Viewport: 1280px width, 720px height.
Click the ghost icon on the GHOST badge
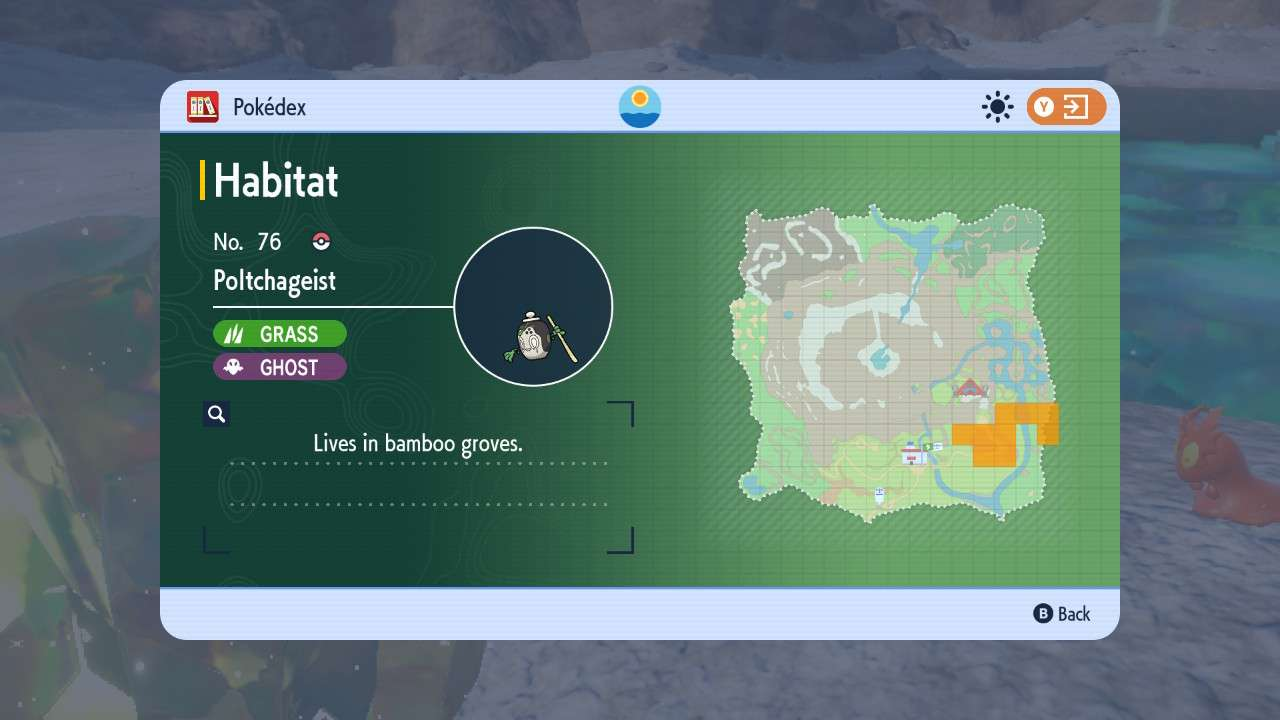coord(231,367)
